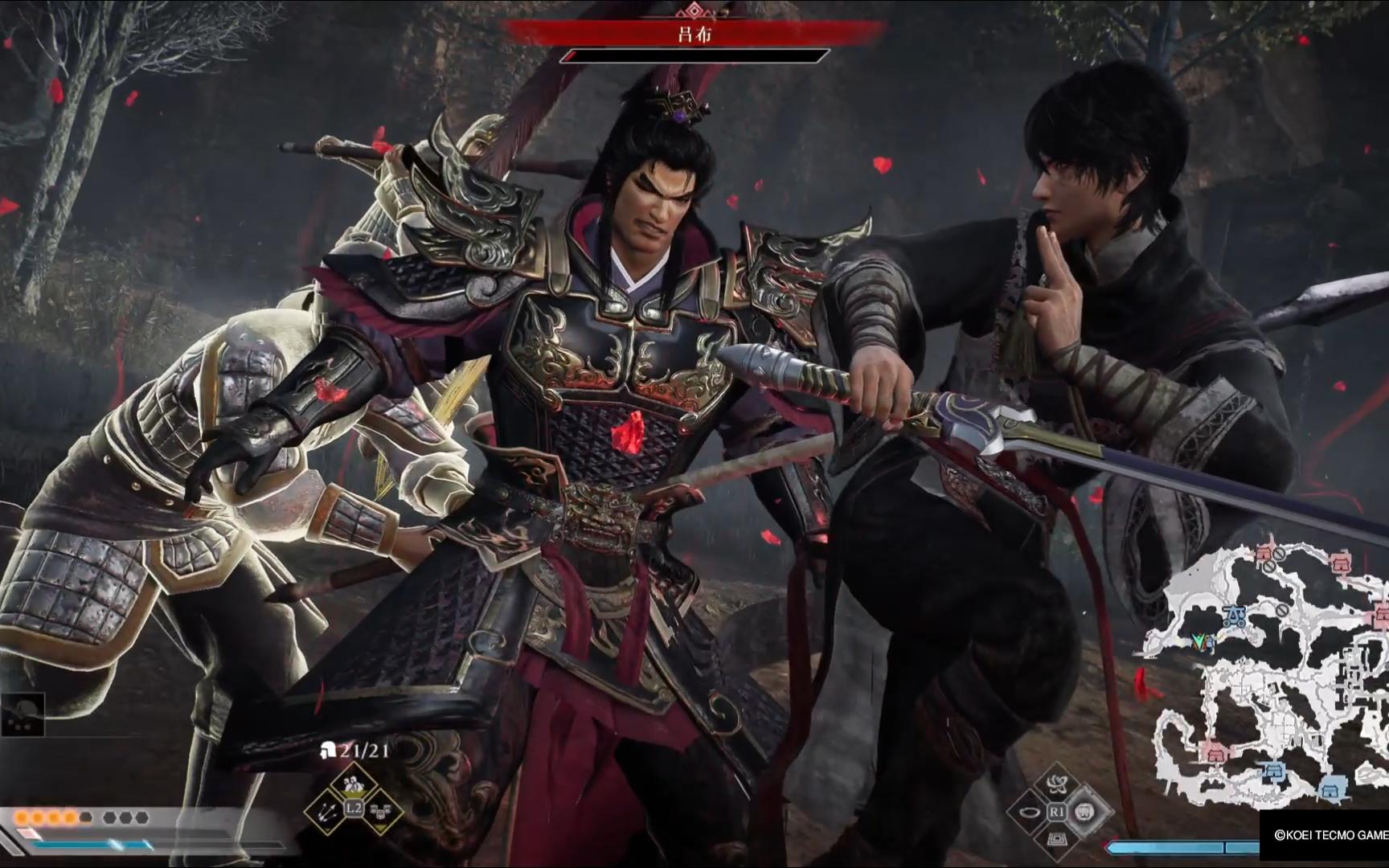Screen dimensions: 1389x868
Task: Select the arrow volley tactic icon
Action: point(327,812)
